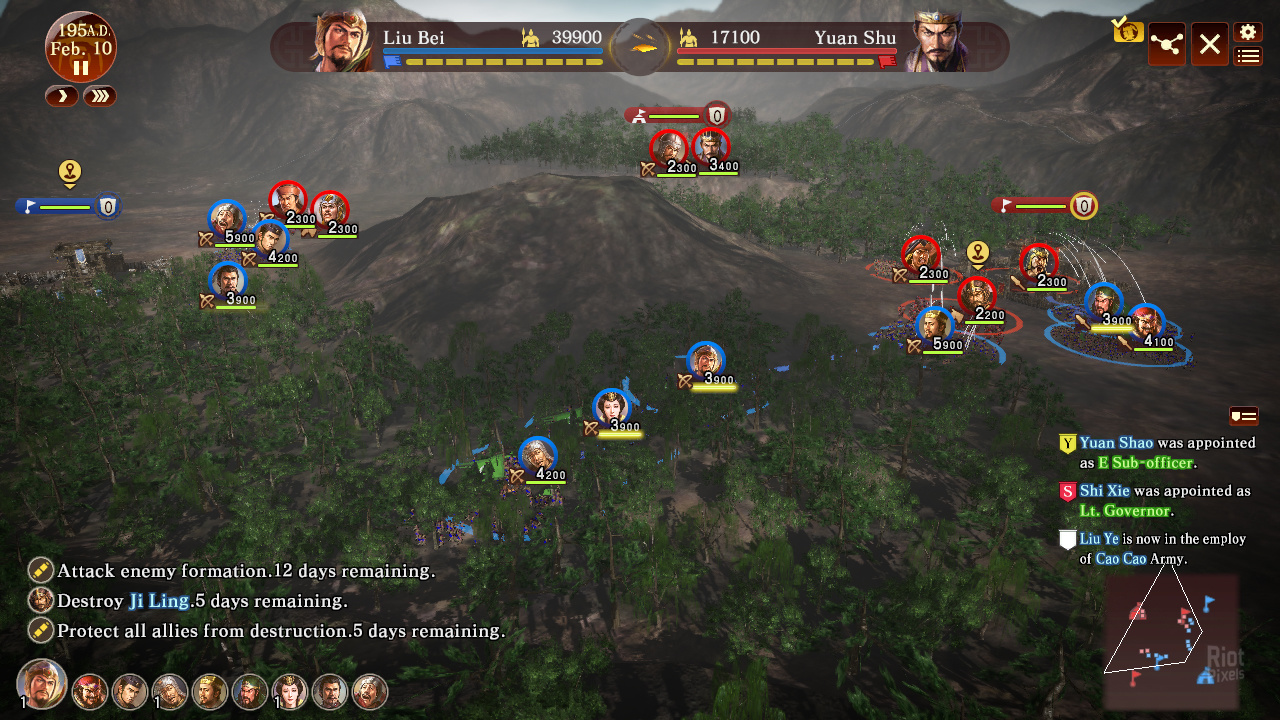Image resolution: width=1280 pixels, height=720 pixels.
Task: Select the female officer portrait in roster
Action: pos(290,691)
